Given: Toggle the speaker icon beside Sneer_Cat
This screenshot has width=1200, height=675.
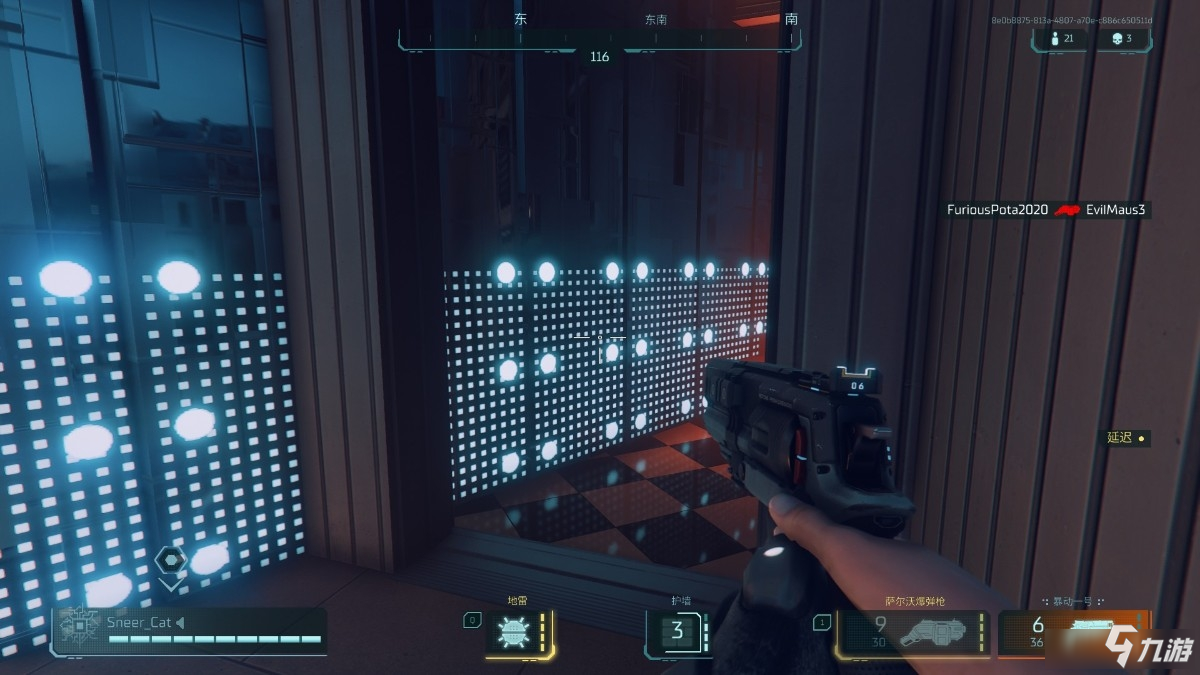Looking at the screenshot, I should (x=180, y=622).
